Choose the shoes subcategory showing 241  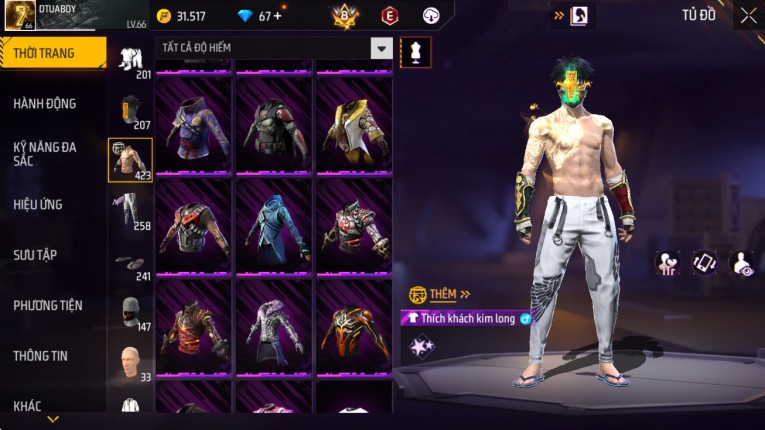tap(130, 264)
